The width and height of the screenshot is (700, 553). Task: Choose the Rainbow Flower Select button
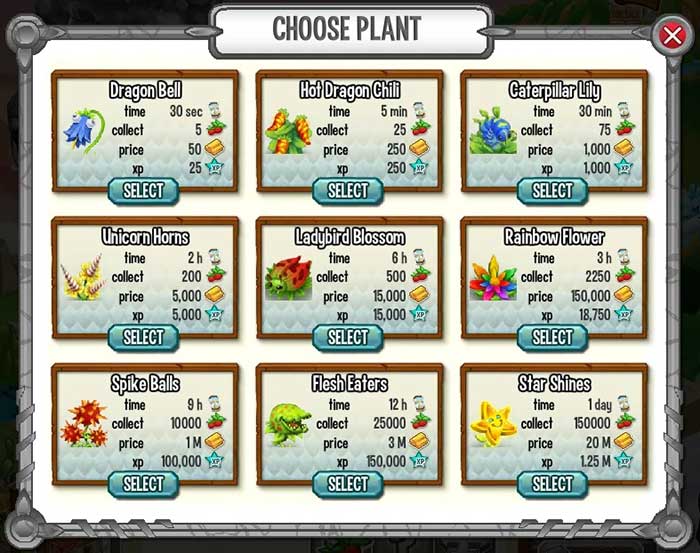pyautogui.click(x=552, y=337)
